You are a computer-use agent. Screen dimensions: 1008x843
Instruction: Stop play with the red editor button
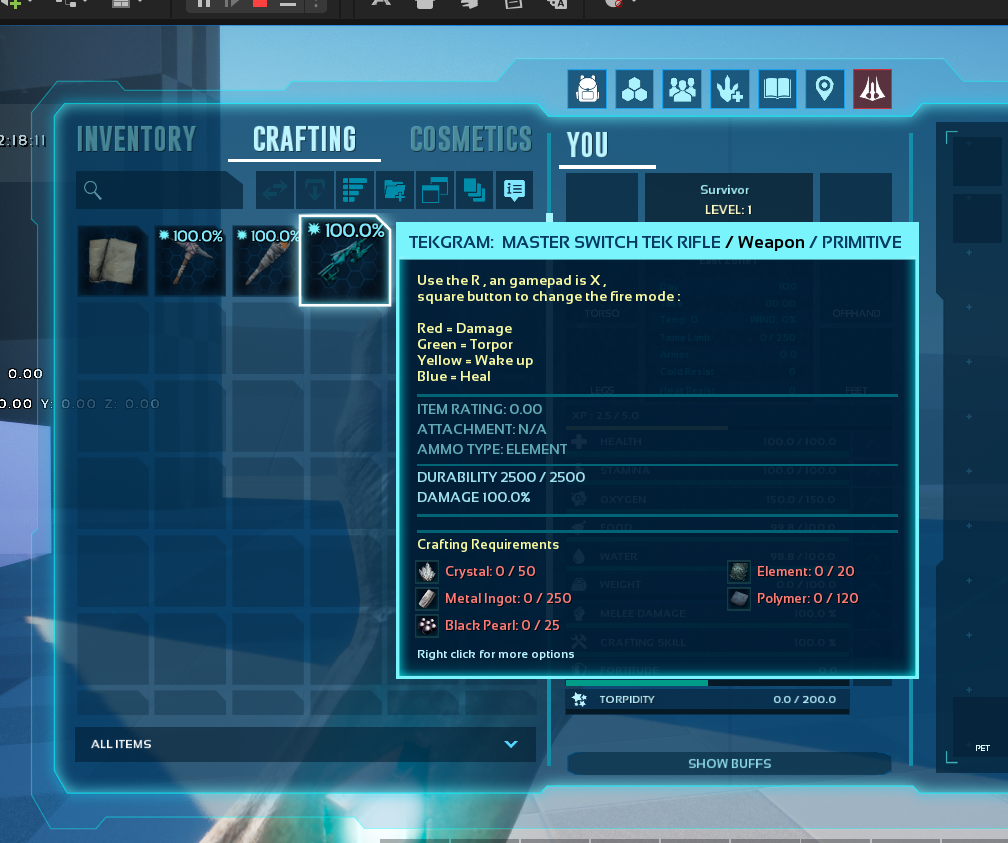[x=260, y=4]
